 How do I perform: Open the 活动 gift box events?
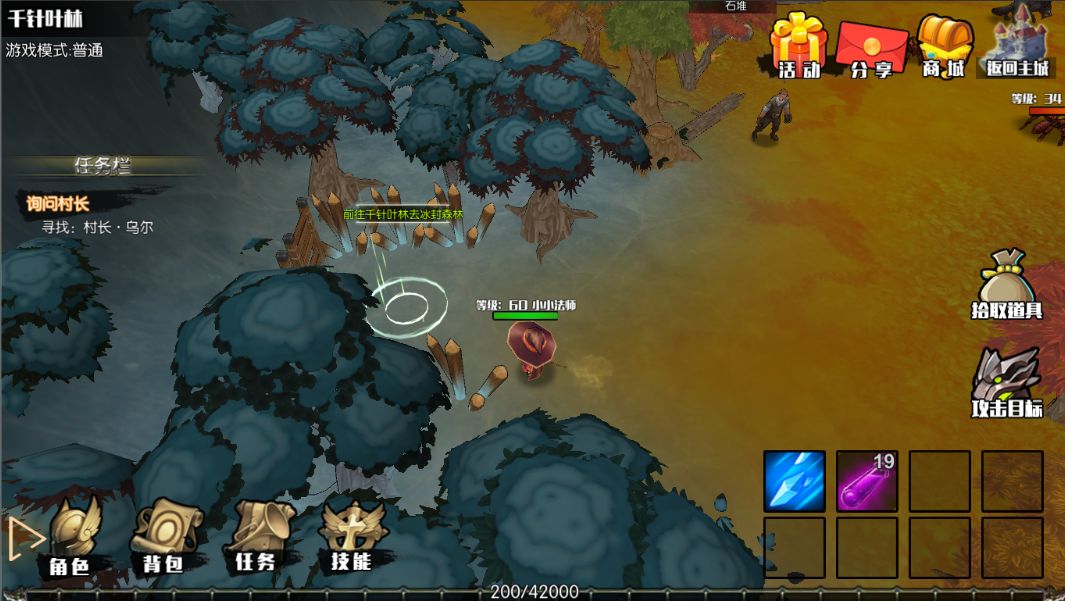(x=799, y=46)
